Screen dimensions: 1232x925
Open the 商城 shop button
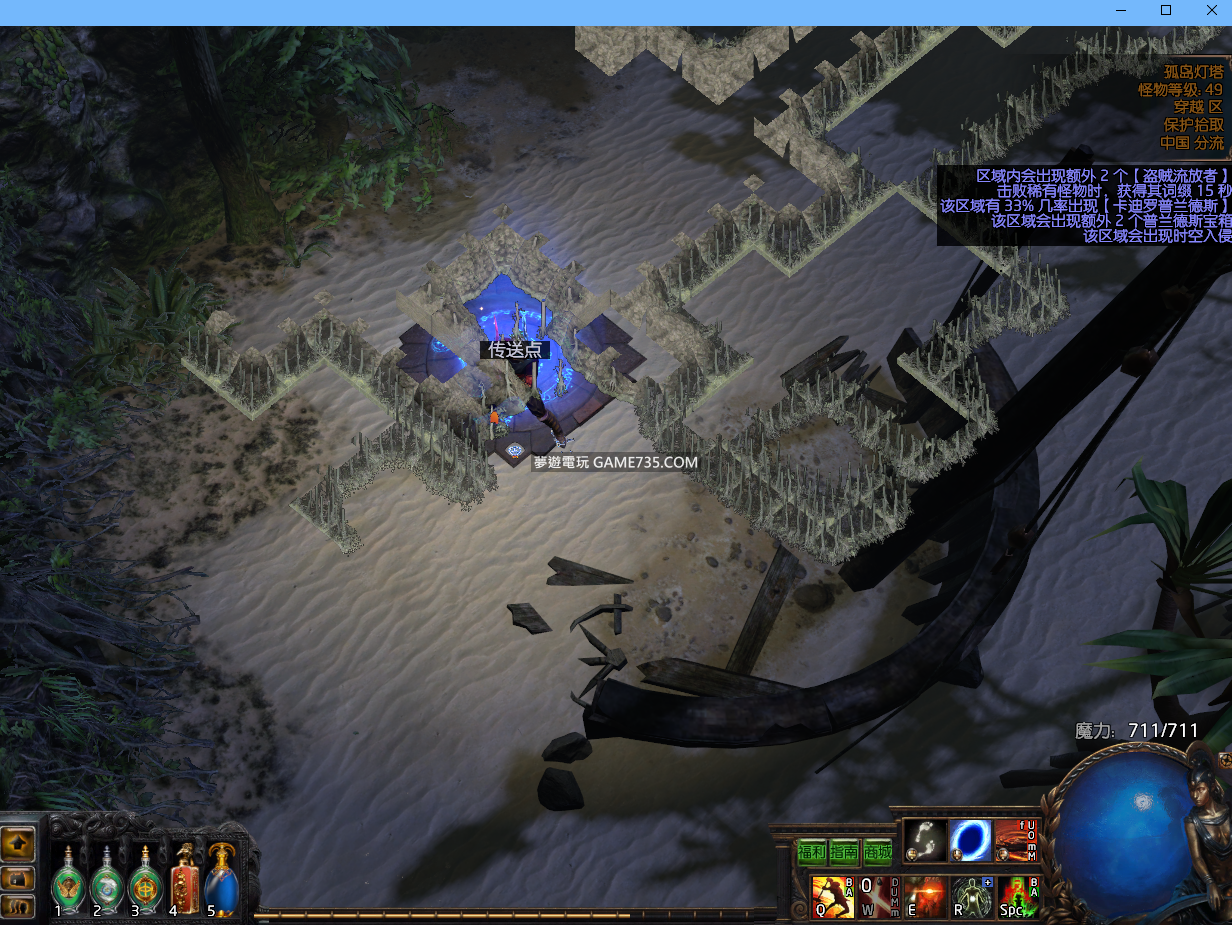point(877,852)
